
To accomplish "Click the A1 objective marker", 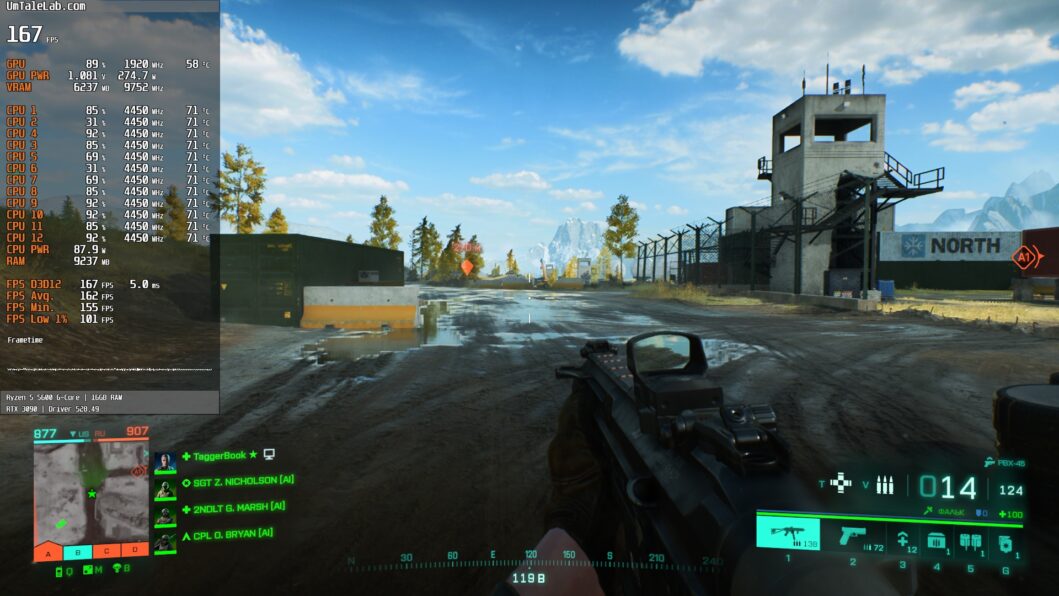I will [1024, 258].
